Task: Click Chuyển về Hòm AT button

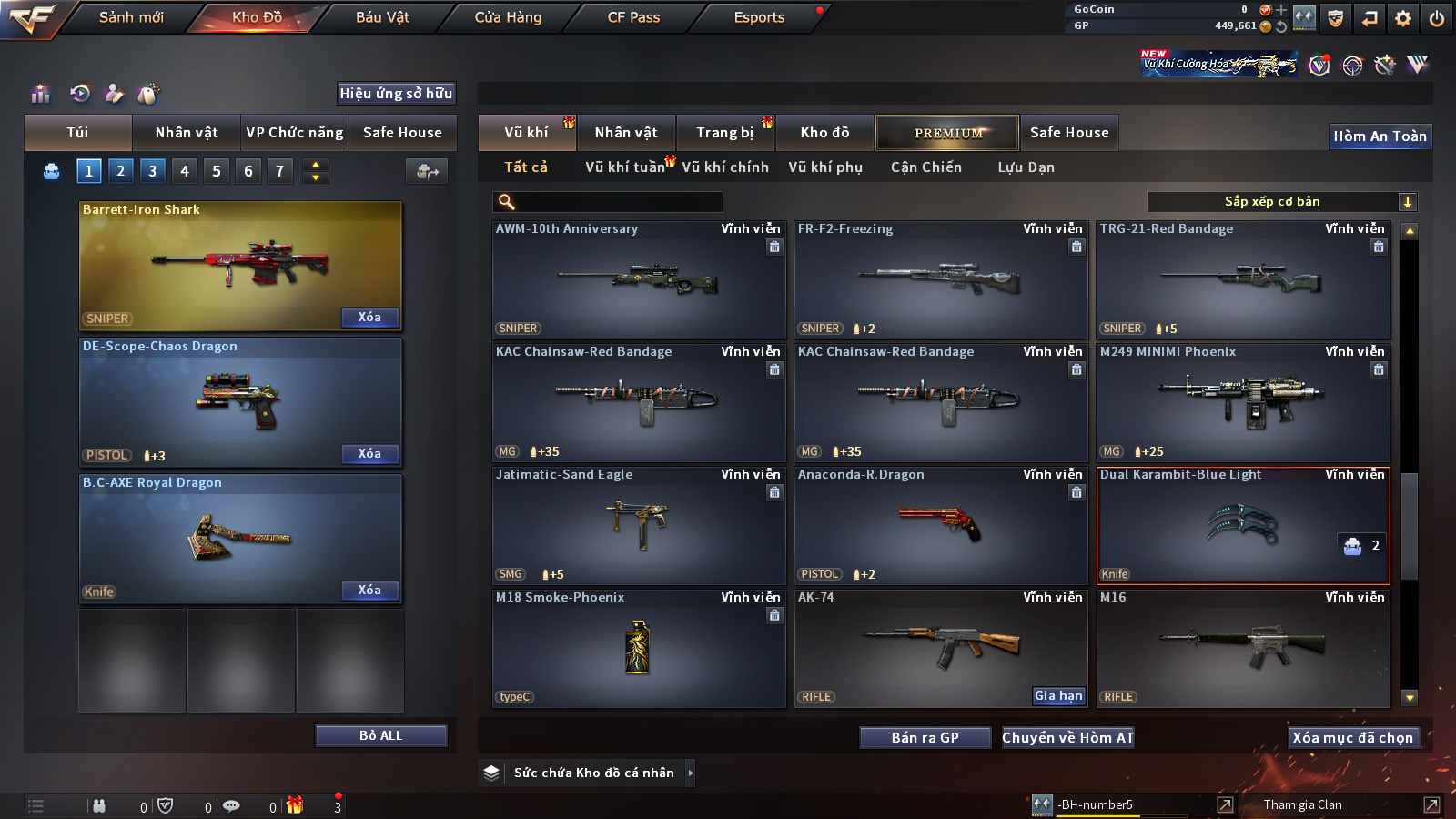Action: click(x=1067, y=738)
